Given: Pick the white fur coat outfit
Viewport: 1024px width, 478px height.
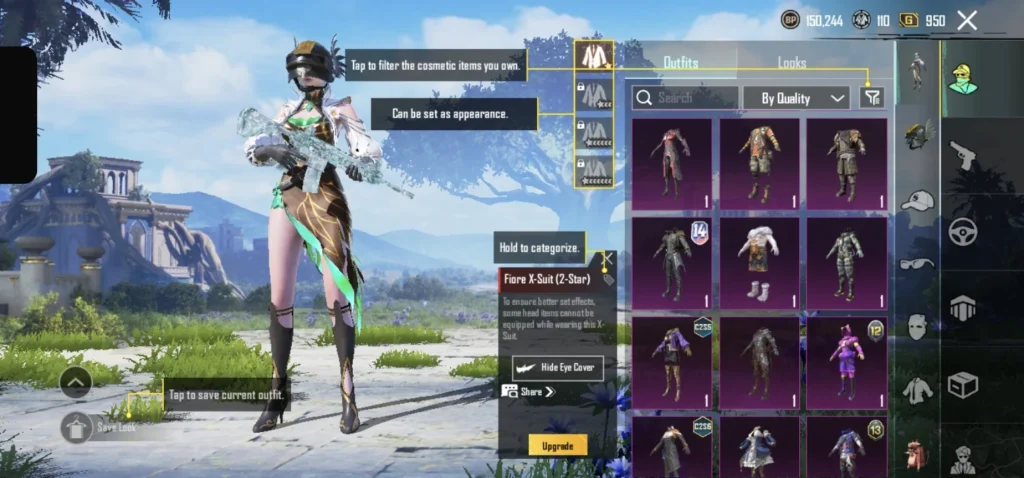Looking at the screenshot, I should [759, 261].
